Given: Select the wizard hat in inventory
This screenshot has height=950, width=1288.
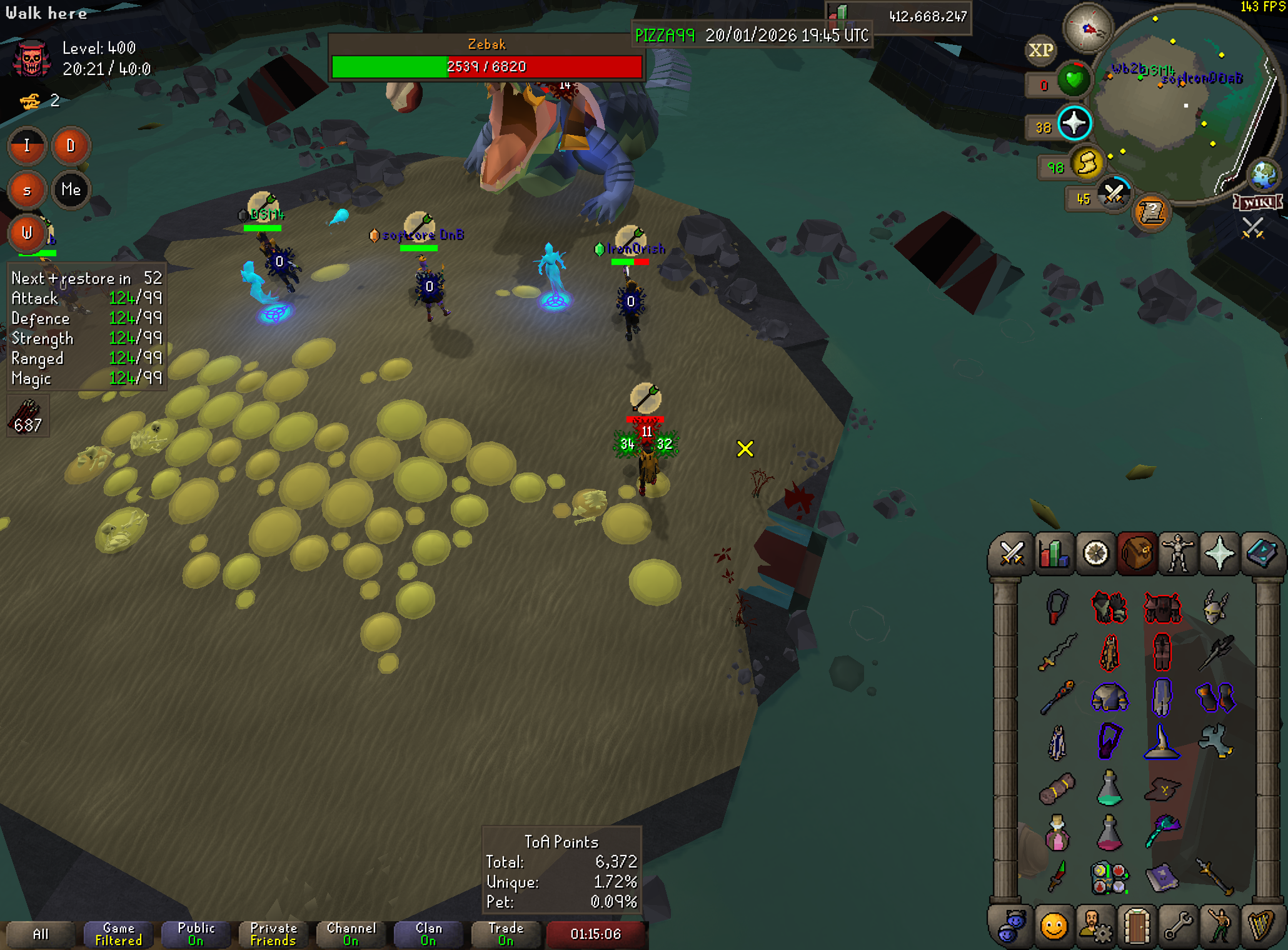Looking at the screenshot, I should [x=1162, y=743].
